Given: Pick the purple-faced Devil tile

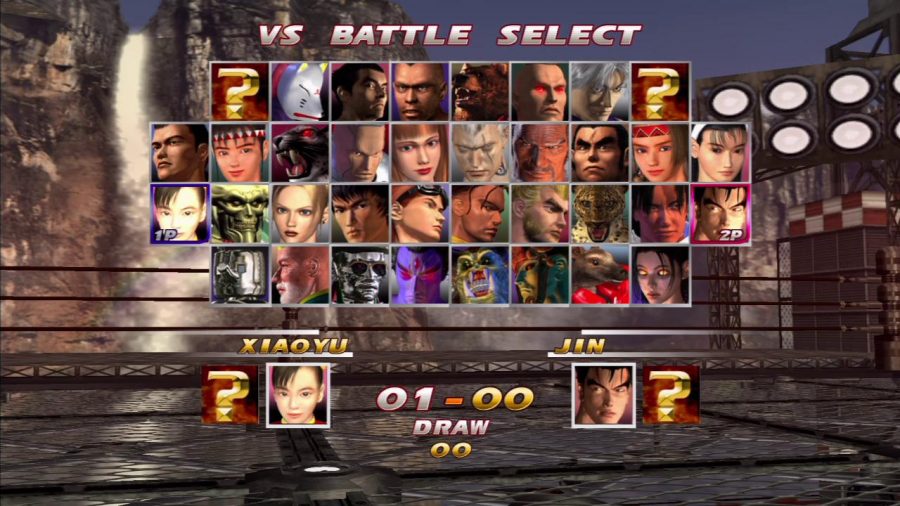Looking at the screenshot, I should click(x=420, y=274).
